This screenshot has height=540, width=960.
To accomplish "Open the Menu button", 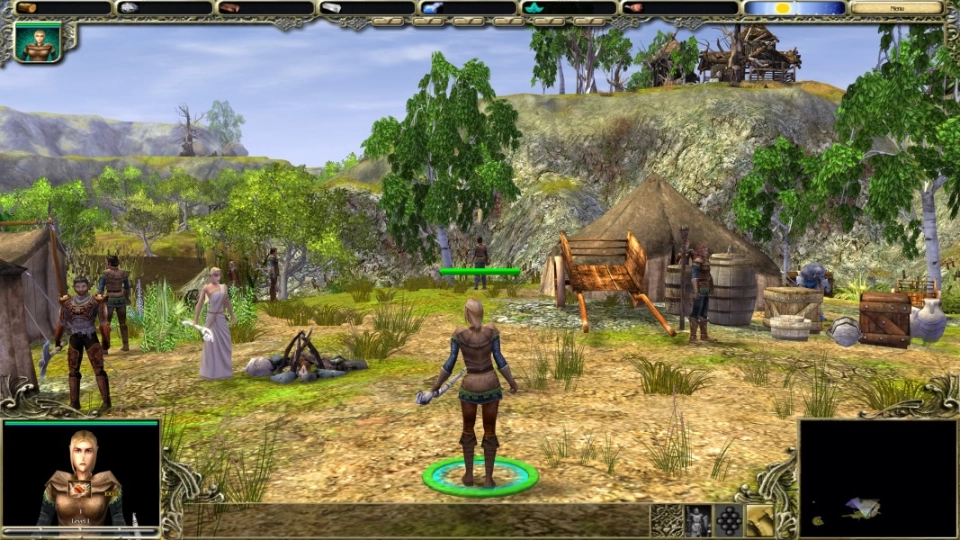I will pos(896,8).
